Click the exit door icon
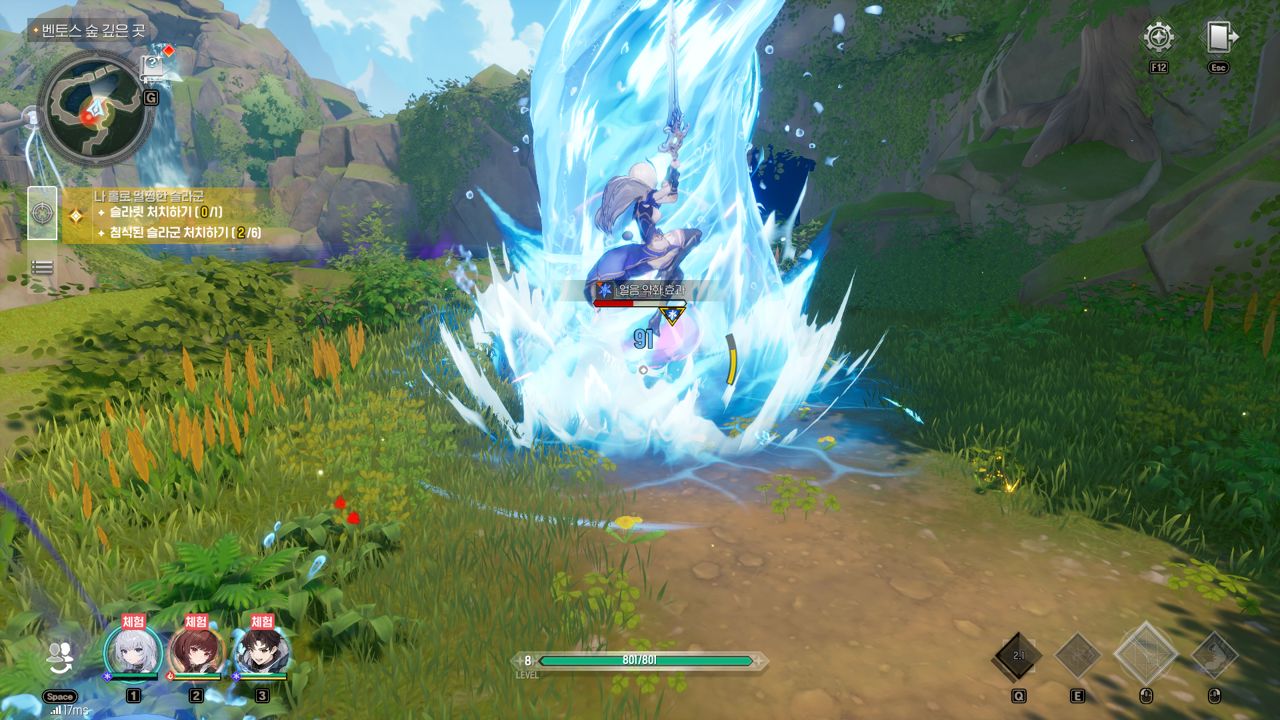This screenshot has width=1280, height=720. click(x=1218, y=38)
